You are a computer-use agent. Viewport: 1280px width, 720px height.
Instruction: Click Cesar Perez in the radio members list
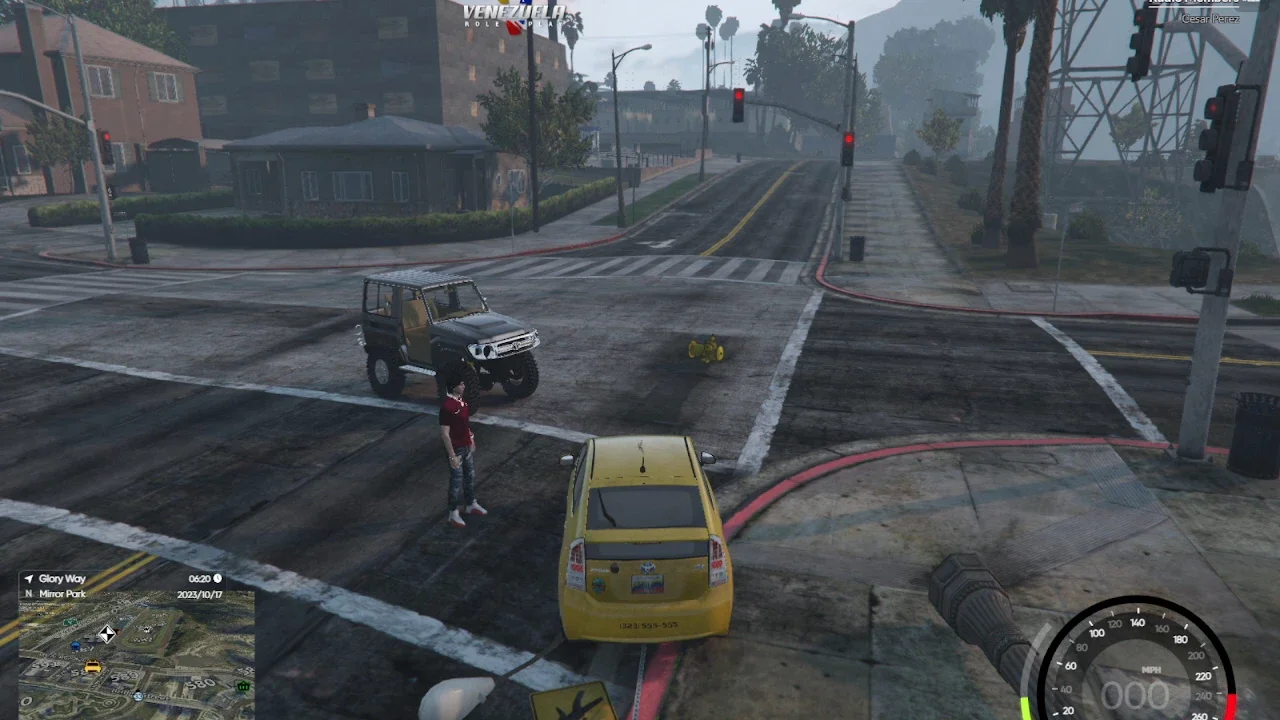coord(1210,19)
